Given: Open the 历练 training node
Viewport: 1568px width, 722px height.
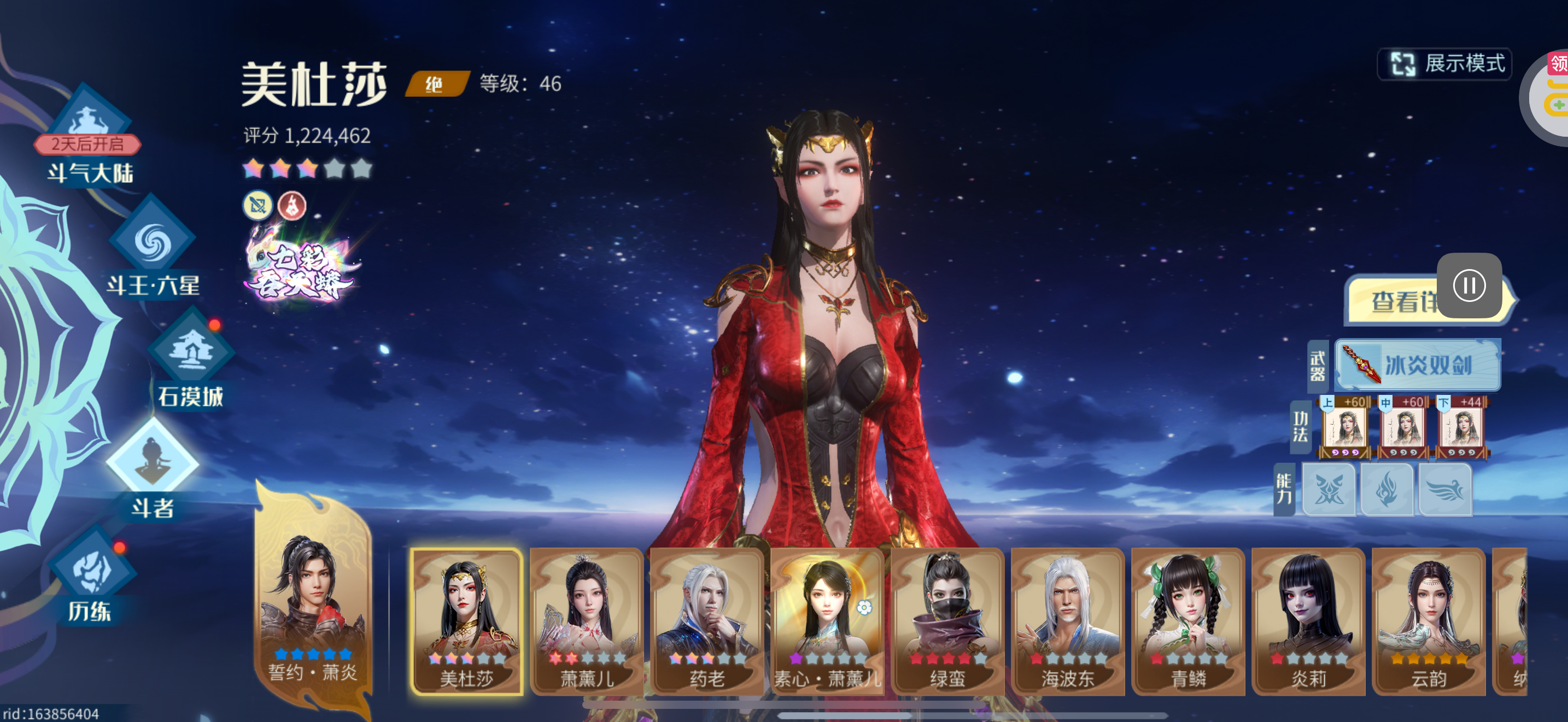Looking at the screenshot, I should 91,578.
